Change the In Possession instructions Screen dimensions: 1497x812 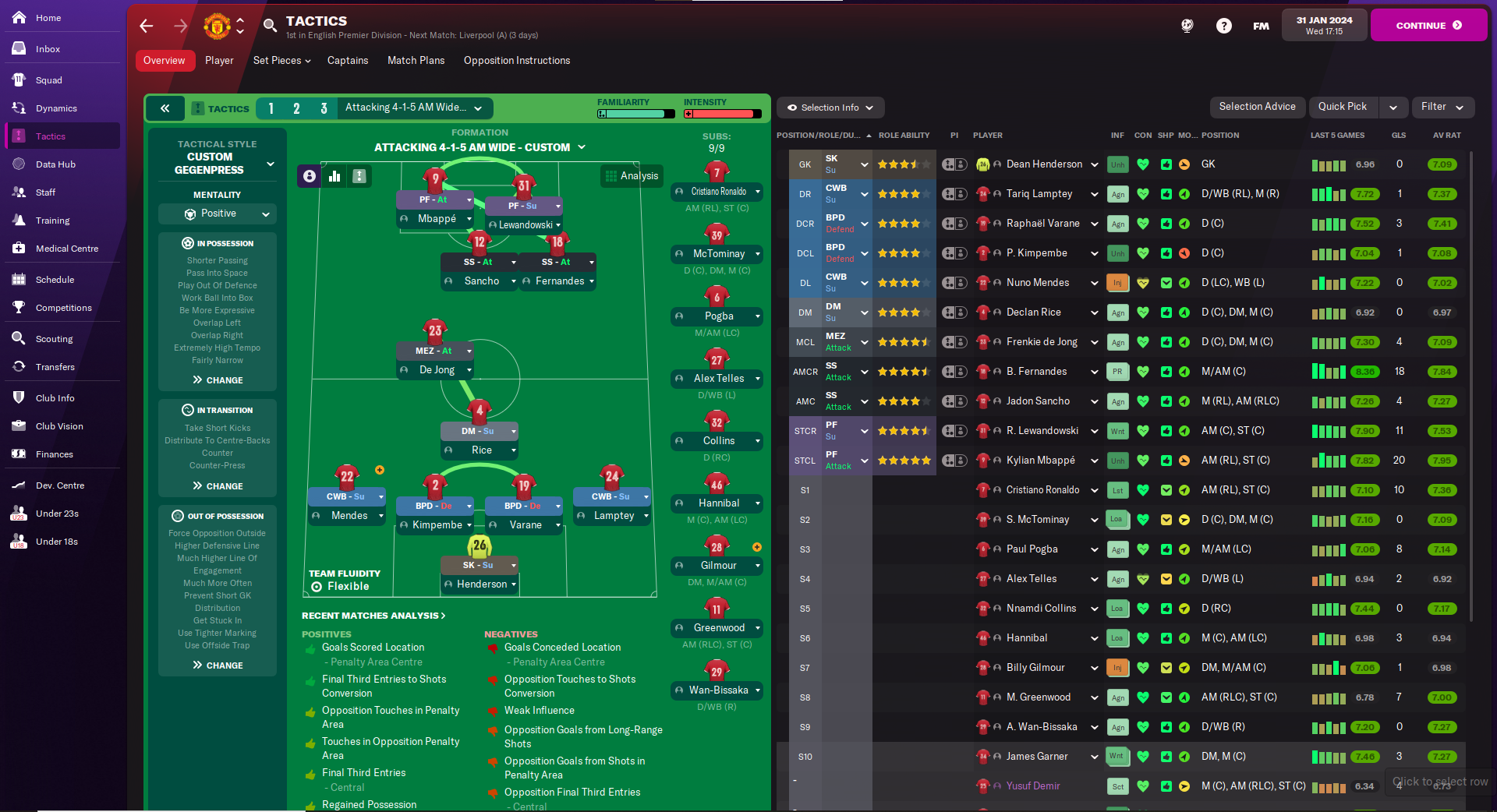(218, 380)
